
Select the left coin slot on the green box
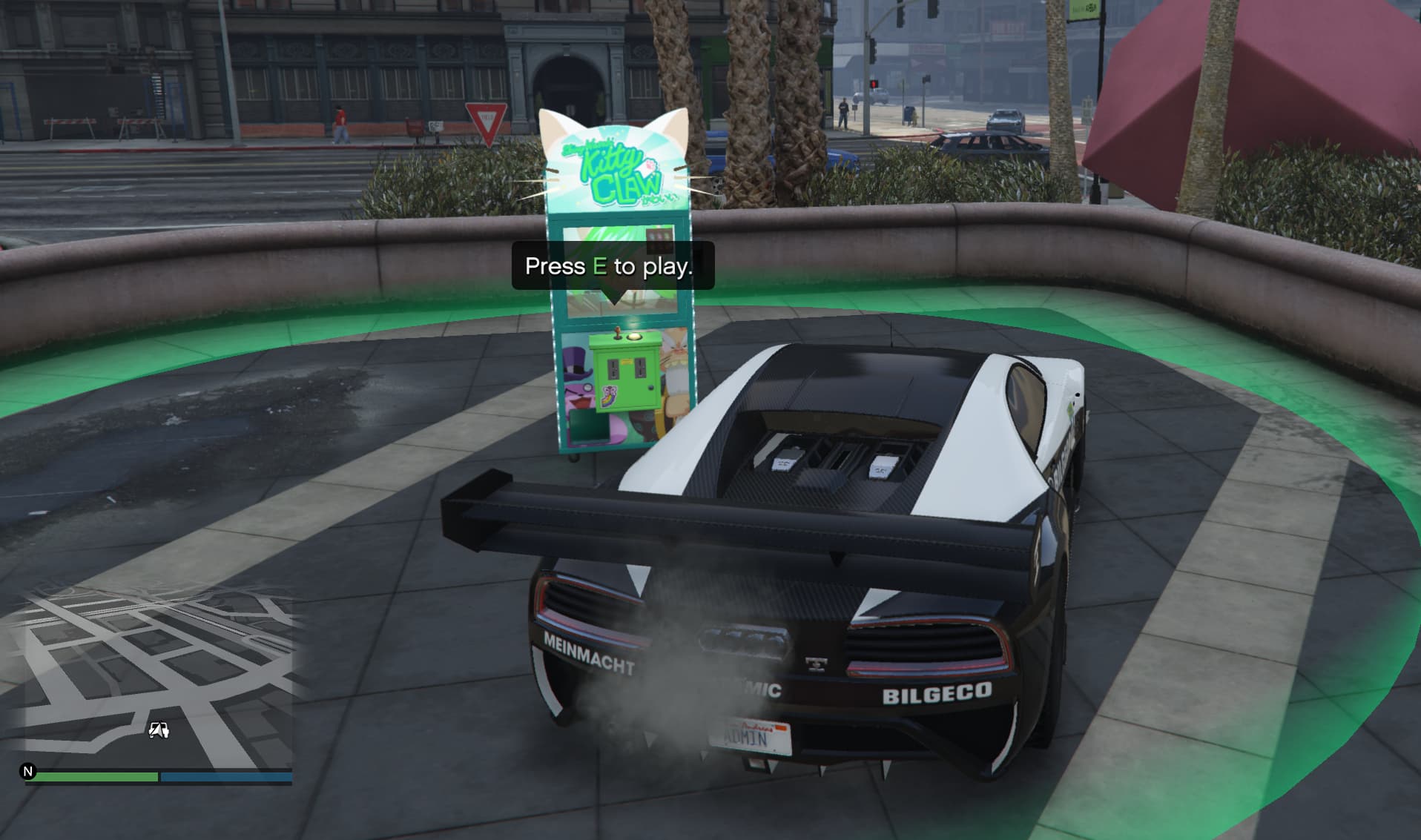[x=613, y=368]
